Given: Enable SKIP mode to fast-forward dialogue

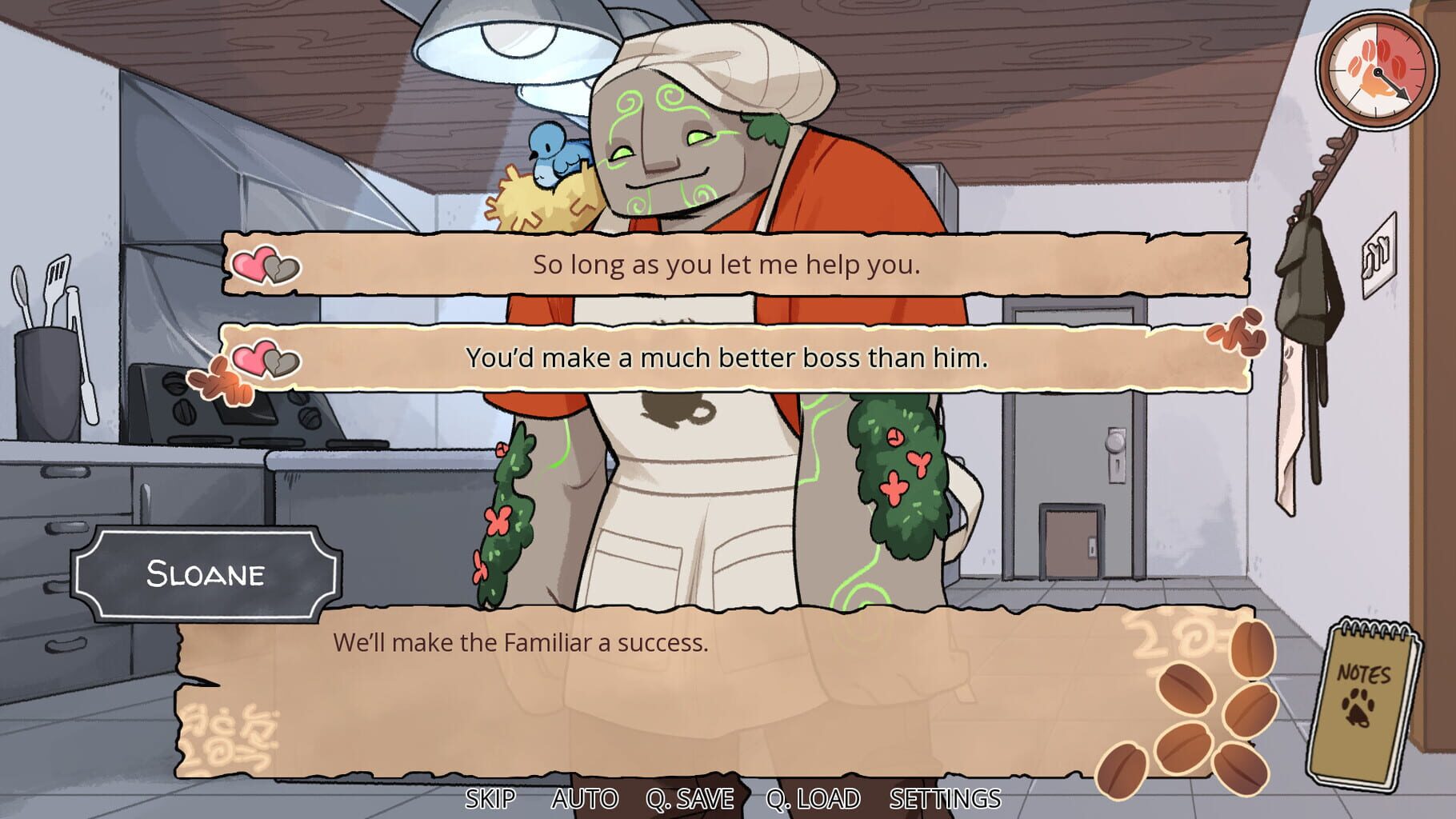Looking at the screenshot, I should tap(491, 797).
